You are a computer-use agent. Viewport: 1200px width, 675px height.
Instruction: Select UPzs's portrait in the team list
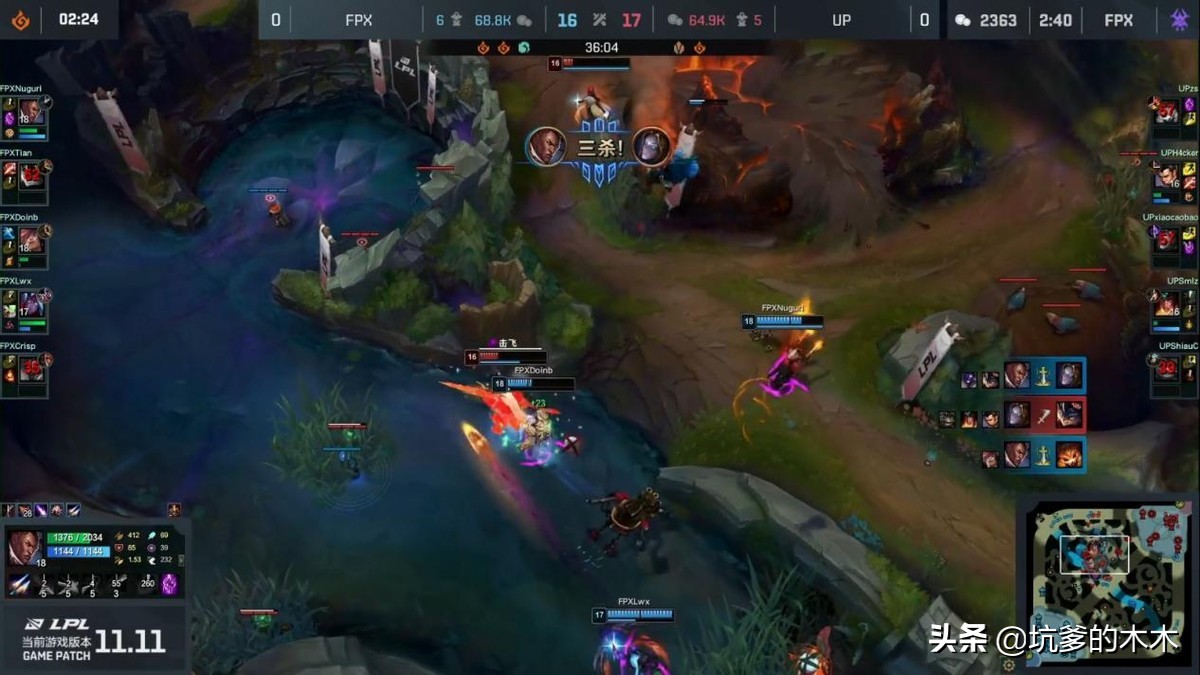coord(1166,112)
